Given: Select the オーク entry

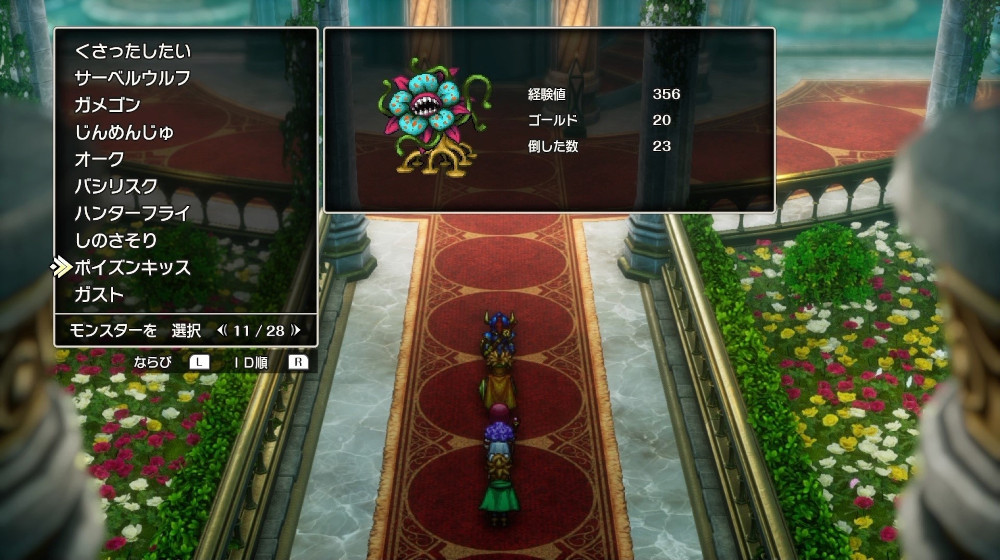Looking at the screenshot, I should coord(100,159).
